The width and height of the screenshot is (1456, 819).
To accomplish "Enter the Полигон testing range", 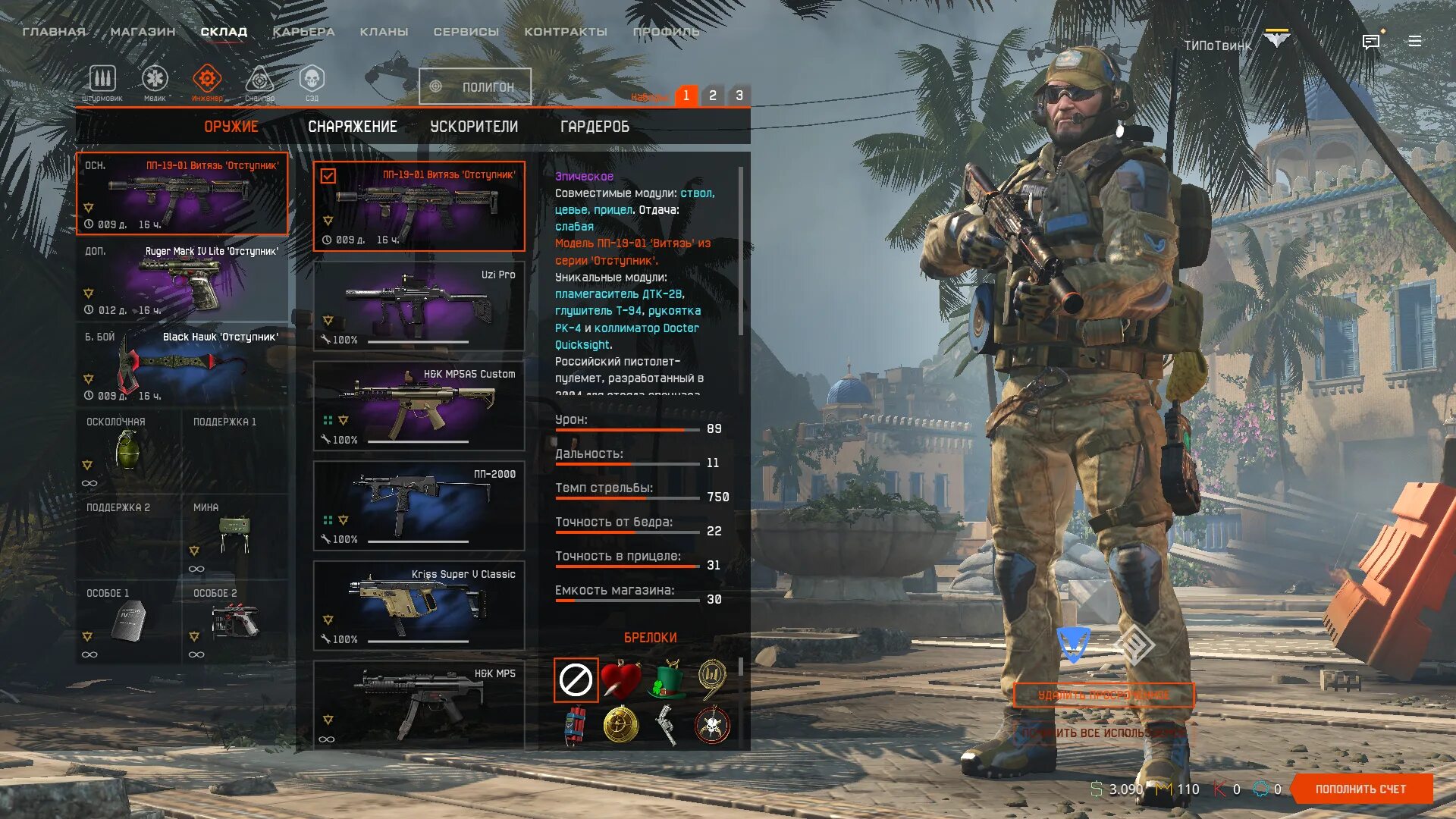I will click(475, 86).
